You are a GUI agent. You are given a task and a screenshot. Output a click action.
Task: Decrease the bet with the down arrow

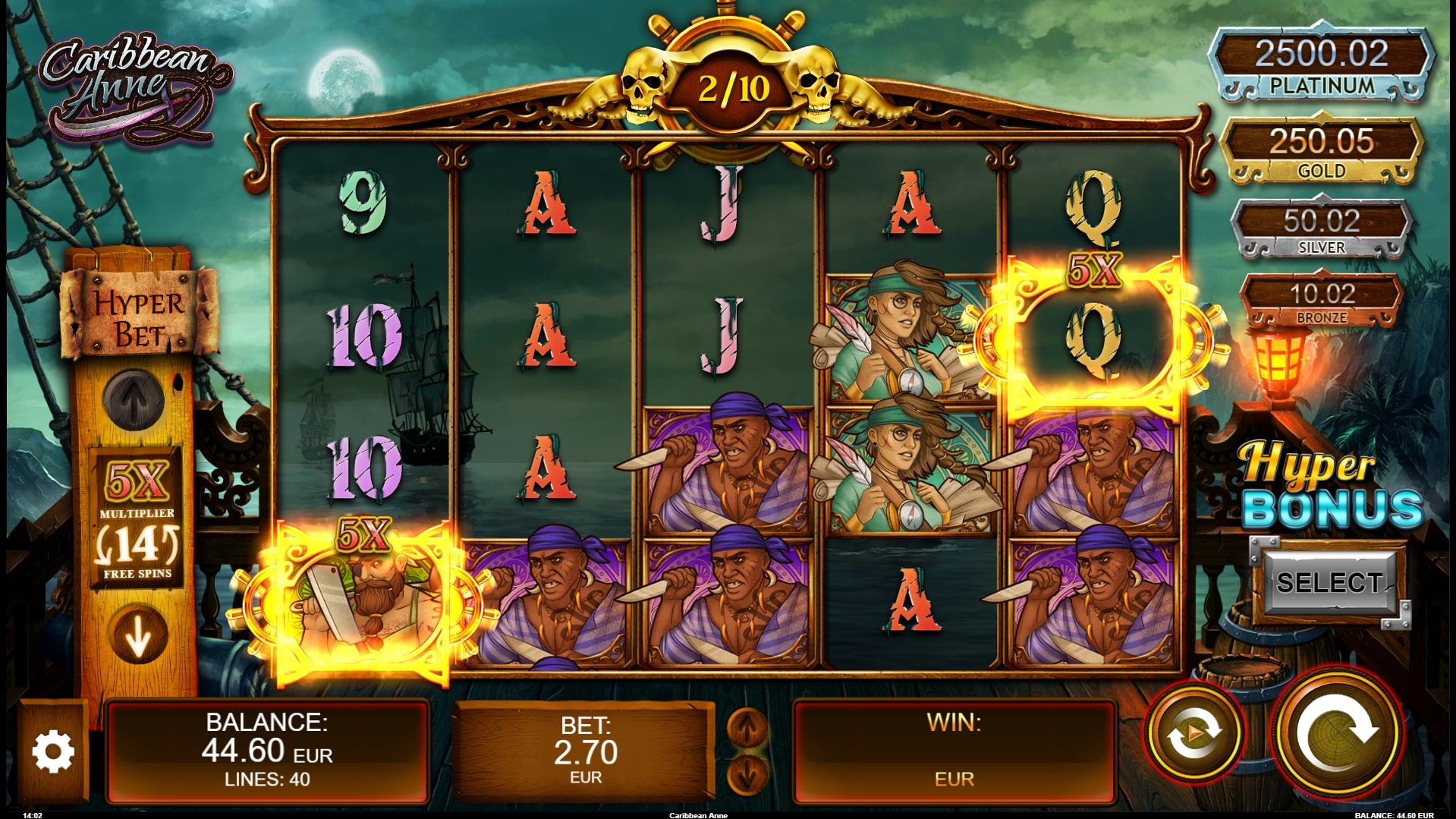(x=747, y=774)
